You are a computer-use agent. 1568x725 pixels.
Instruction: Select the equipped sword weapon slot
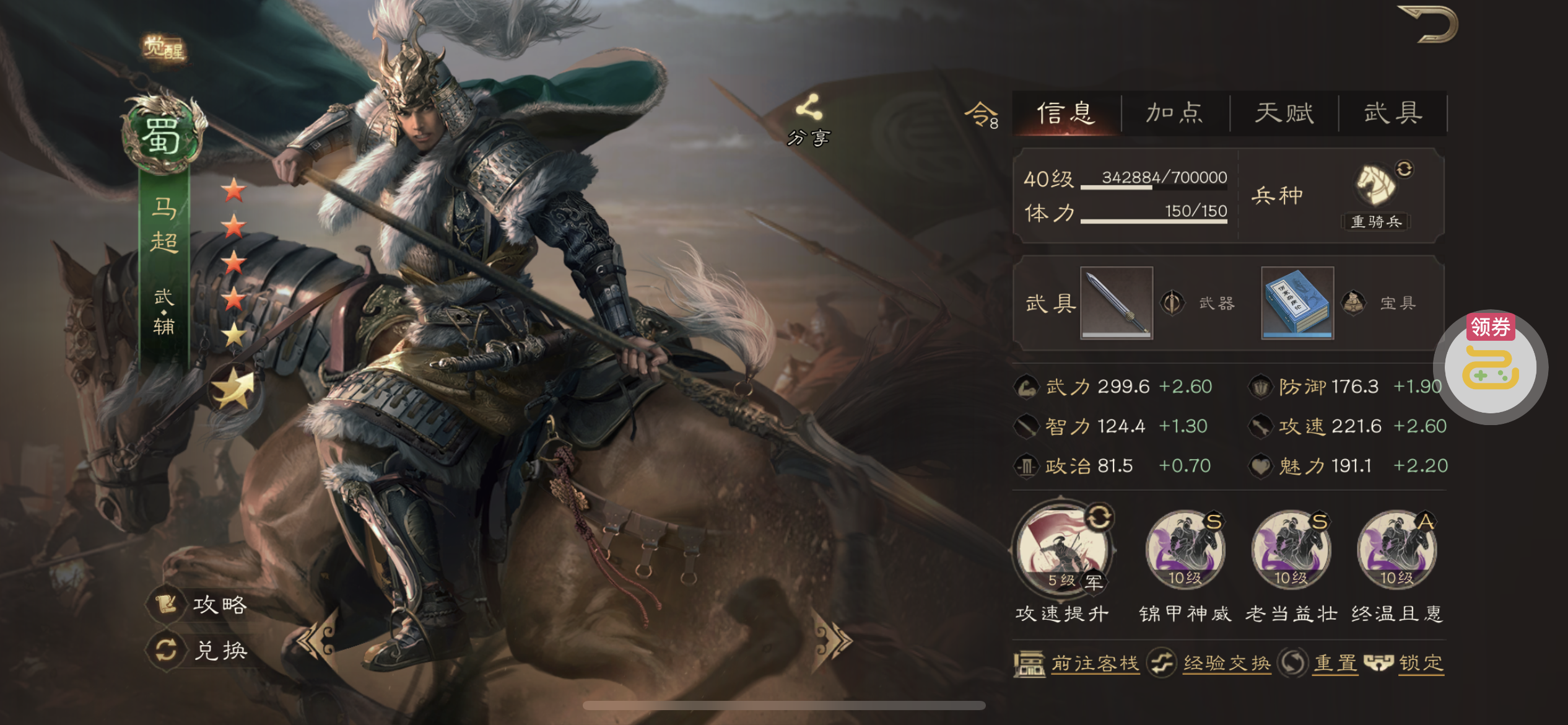tap(1117, 303)
